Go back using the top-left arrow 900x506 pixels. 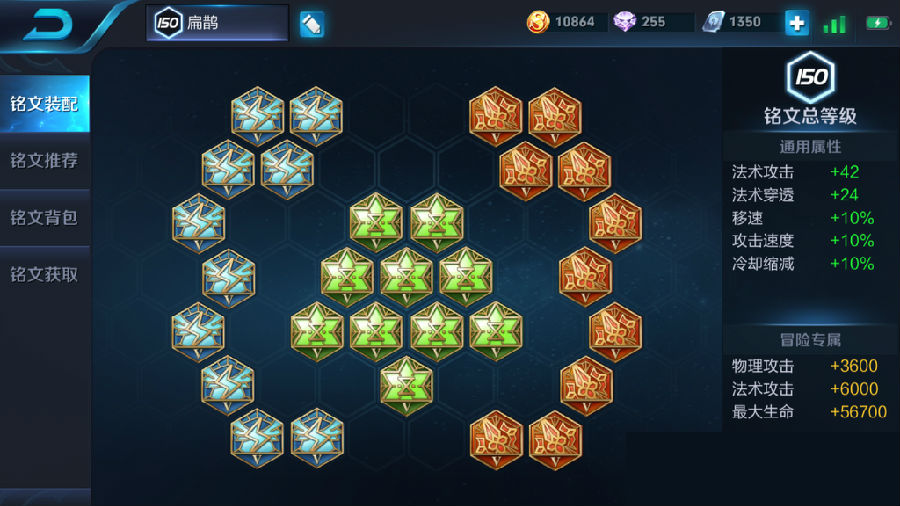45,26
